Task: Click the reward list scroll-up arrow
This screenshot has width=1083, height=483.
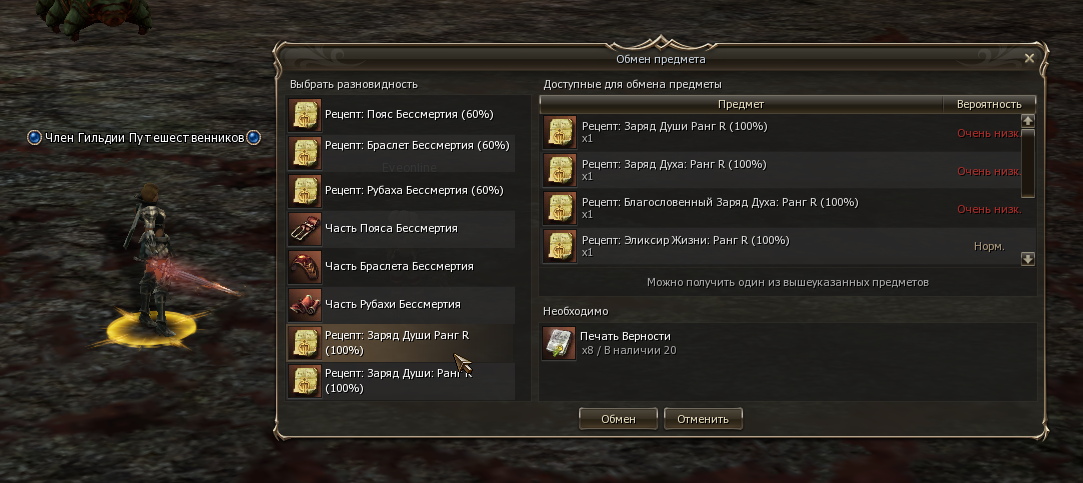Action: pyautogui.click(x=1027, y=120)
